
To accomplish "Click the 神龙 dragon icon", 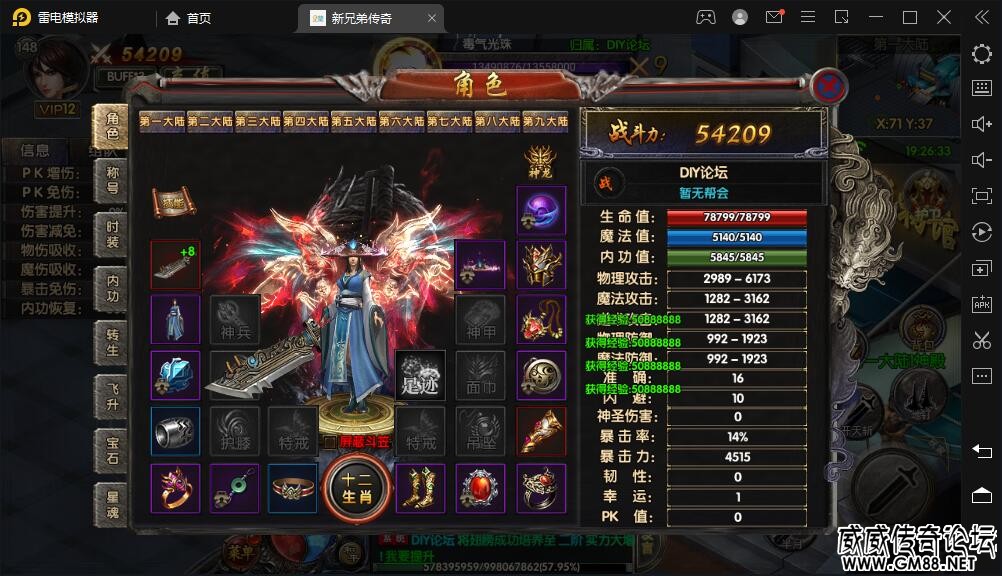I will click(x=541, y=160).
